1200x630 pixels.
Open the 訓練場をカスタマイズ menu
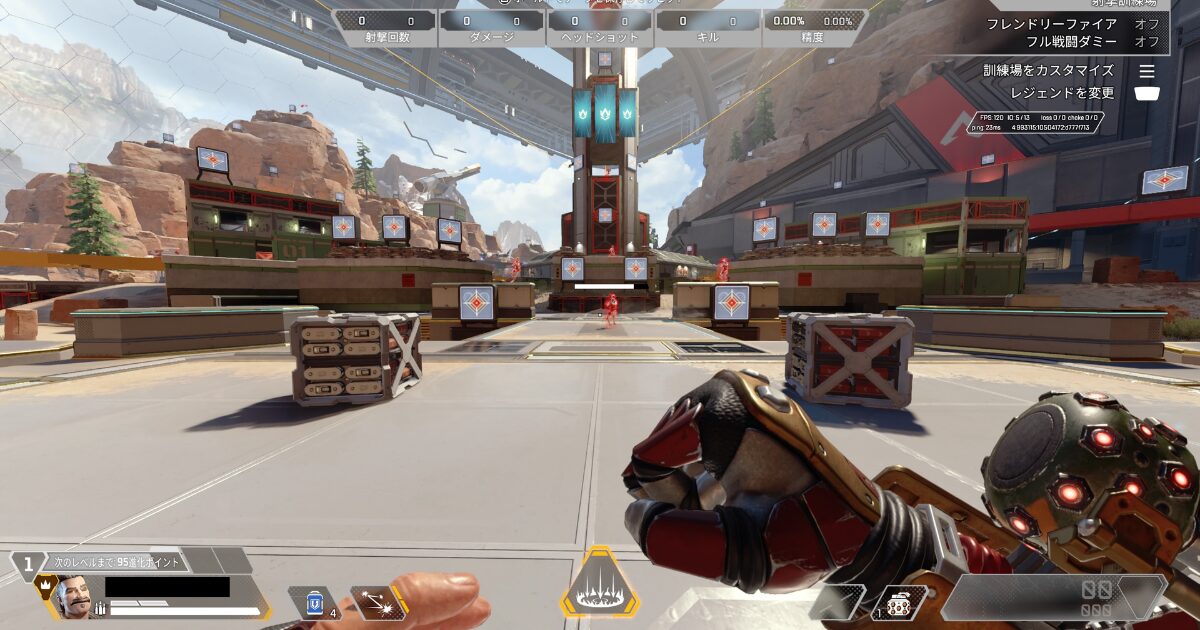click(x=1147, y=71)
